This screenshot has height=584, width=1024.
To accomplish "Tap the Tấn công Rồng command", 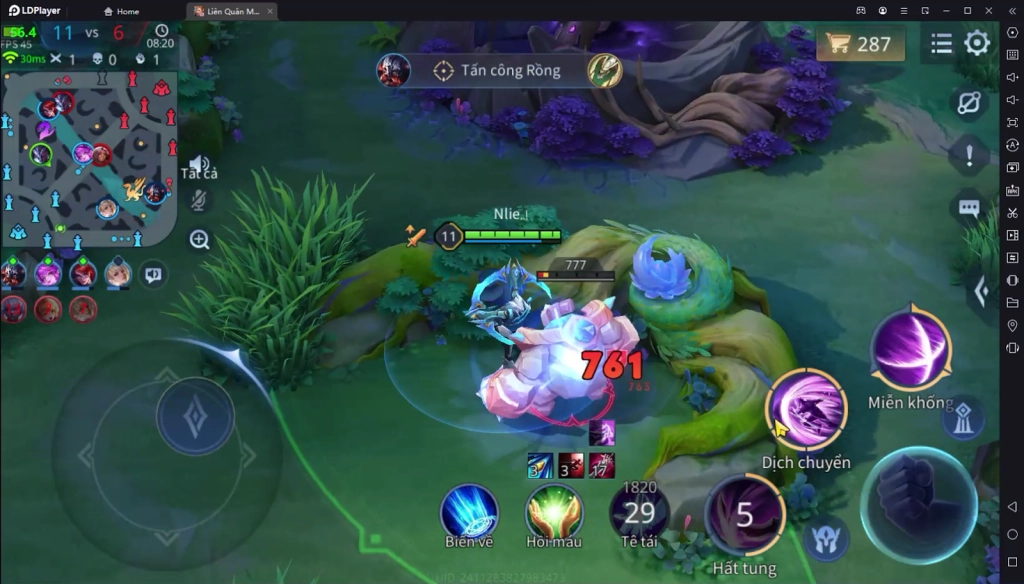I will coord(500,71).
